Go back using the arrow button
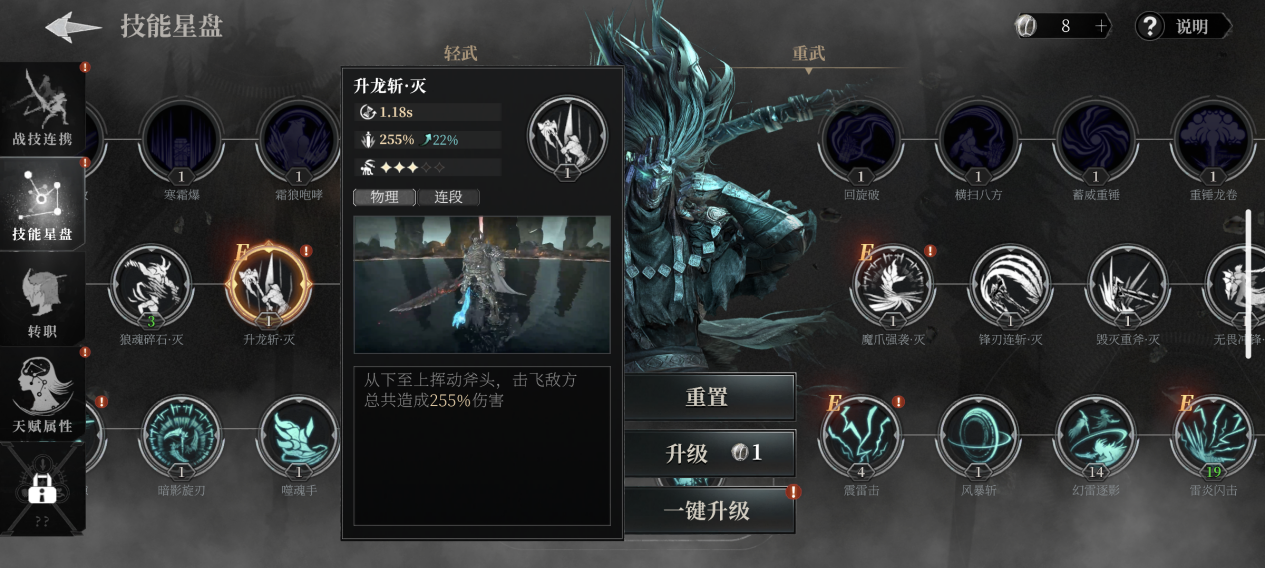The width and height of the screenshot is (1265, 568). pyautogui.click(x=73, y=26)
